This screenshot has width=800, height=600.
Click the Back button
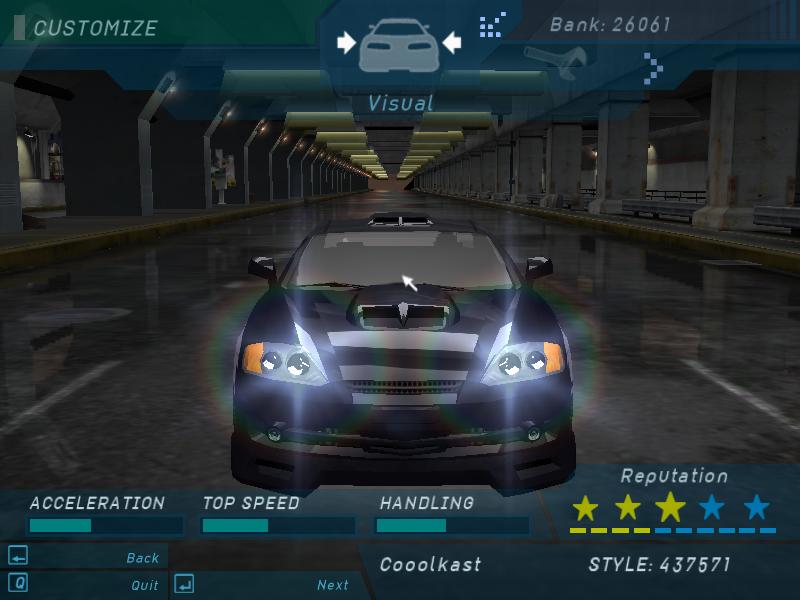tap(142, 558)
